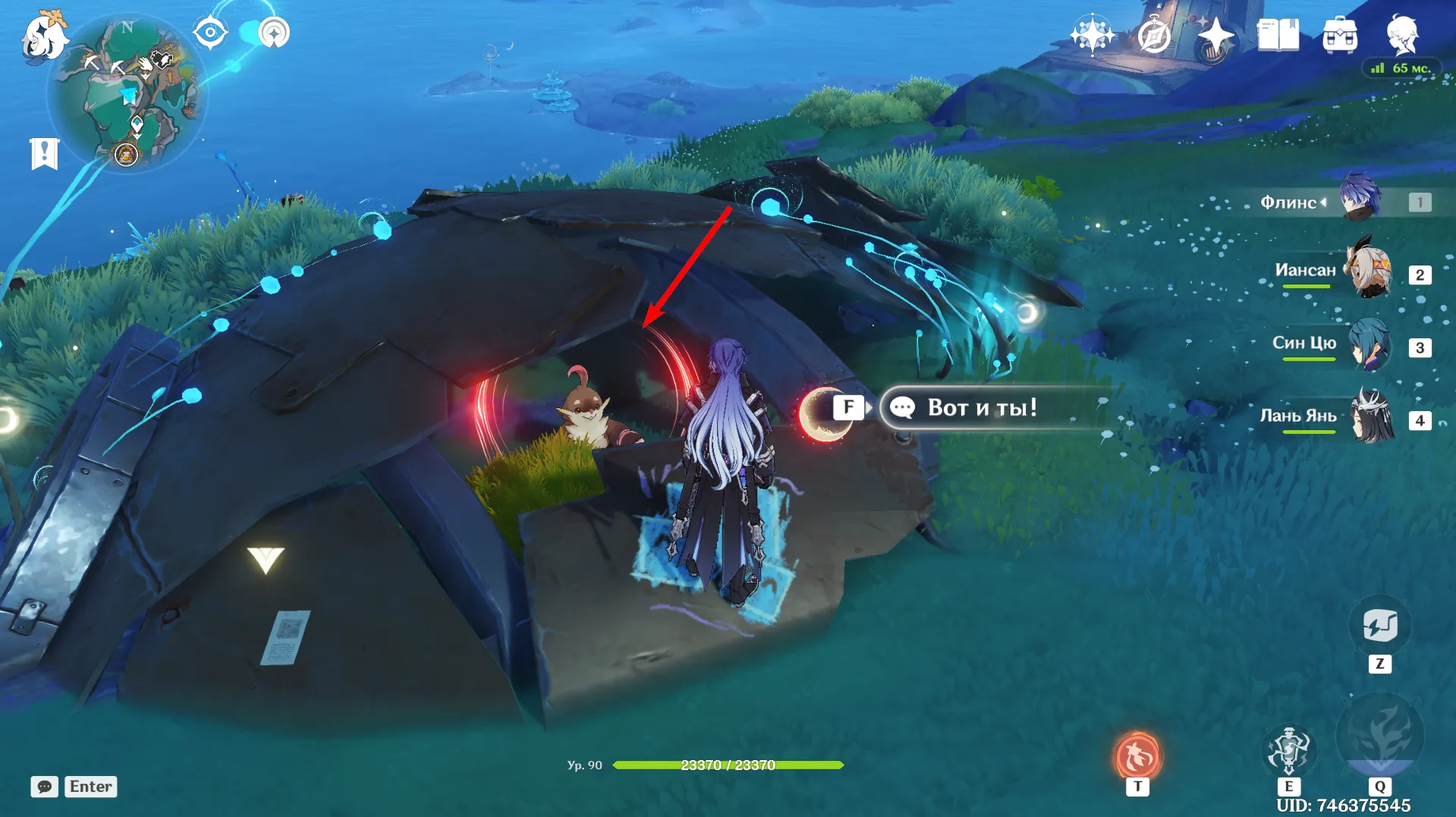Open the compass icon in top bar
Viewport: 1456px width, 817px height.
[x=1153, y=36]
